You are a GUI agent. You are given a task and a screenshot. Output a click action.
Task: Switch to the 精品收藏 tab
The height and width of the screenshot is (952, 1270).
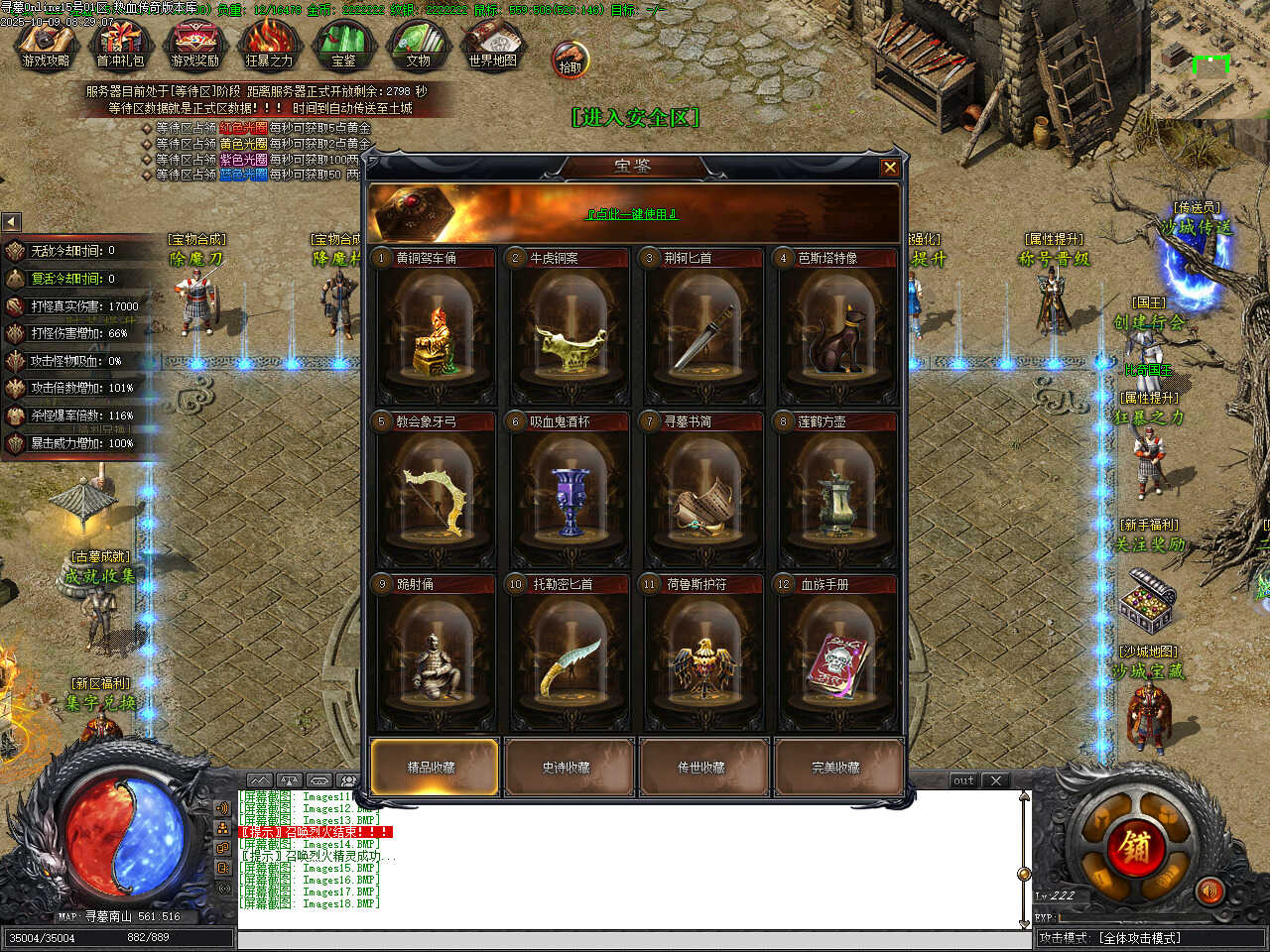pyautogui.click(x=434, y=767)
